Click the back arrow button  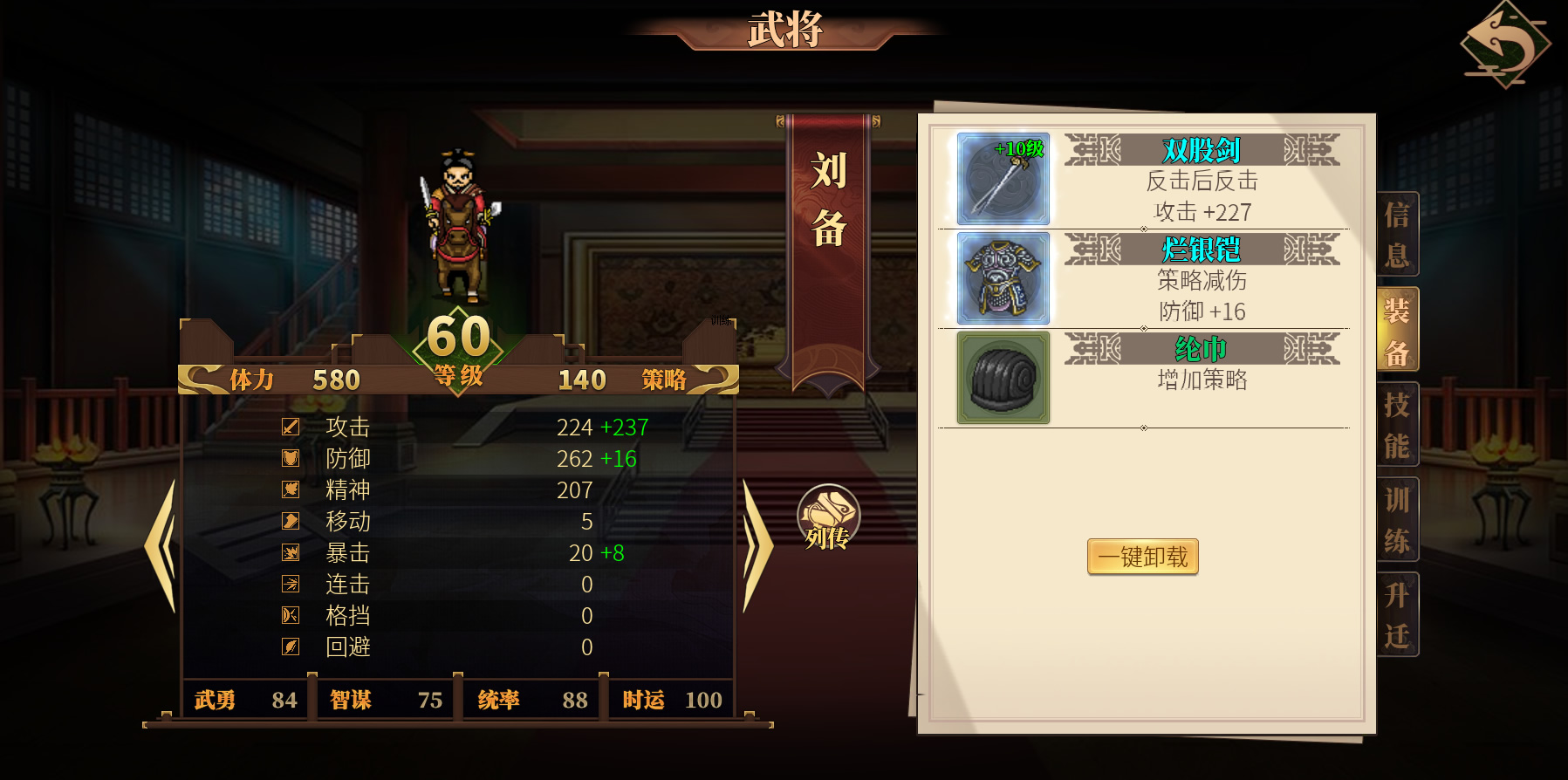pos(1504,44)
